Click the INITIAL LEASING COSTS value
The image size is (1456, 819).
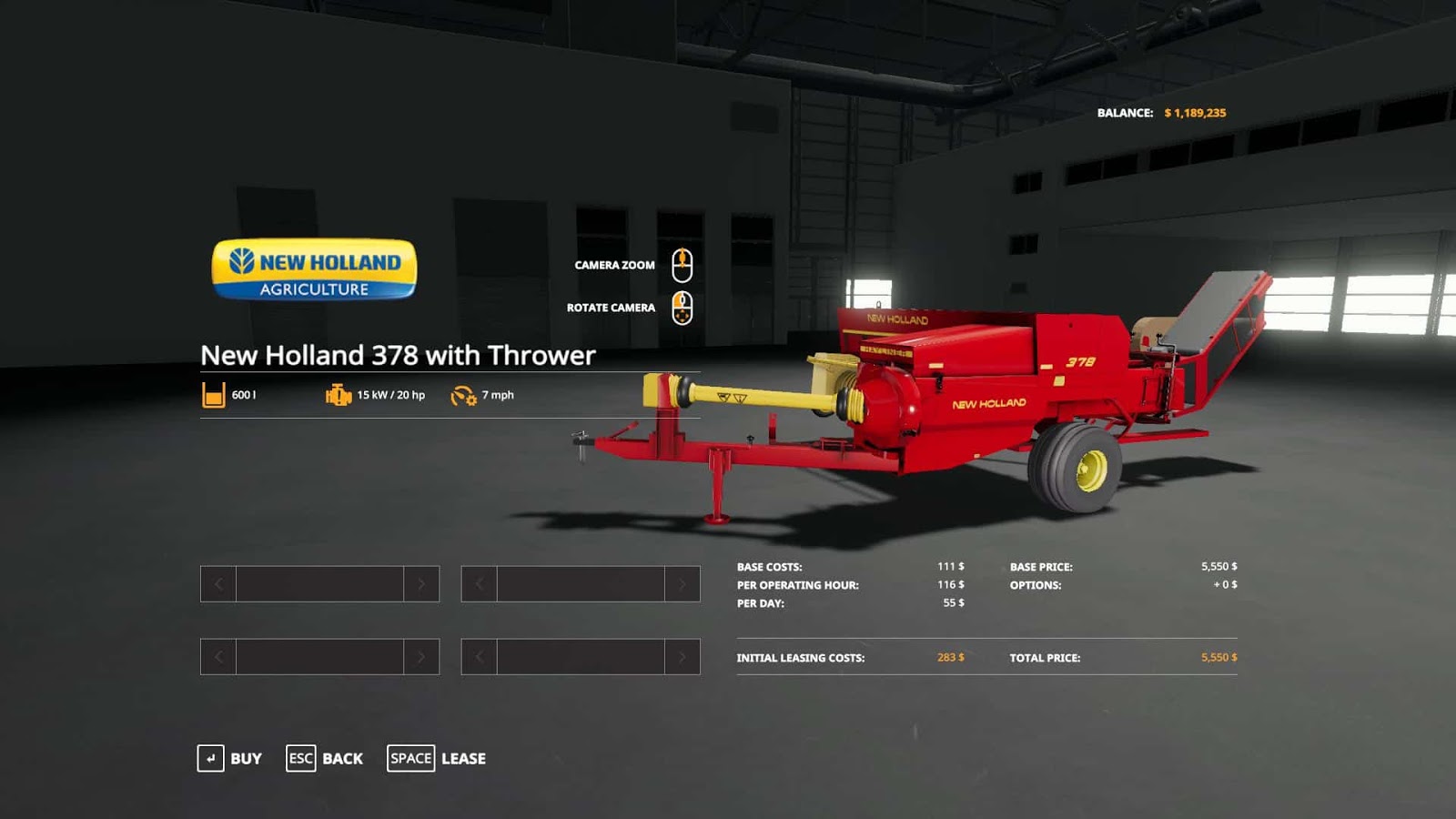(x=950, y=656)
